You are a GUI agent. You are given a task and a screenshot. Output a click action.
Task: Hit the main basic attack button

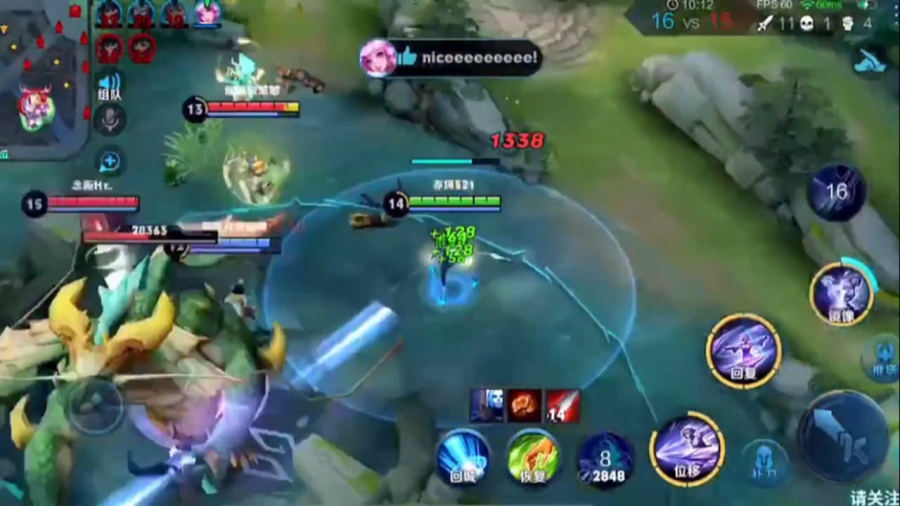coord(842,435)
